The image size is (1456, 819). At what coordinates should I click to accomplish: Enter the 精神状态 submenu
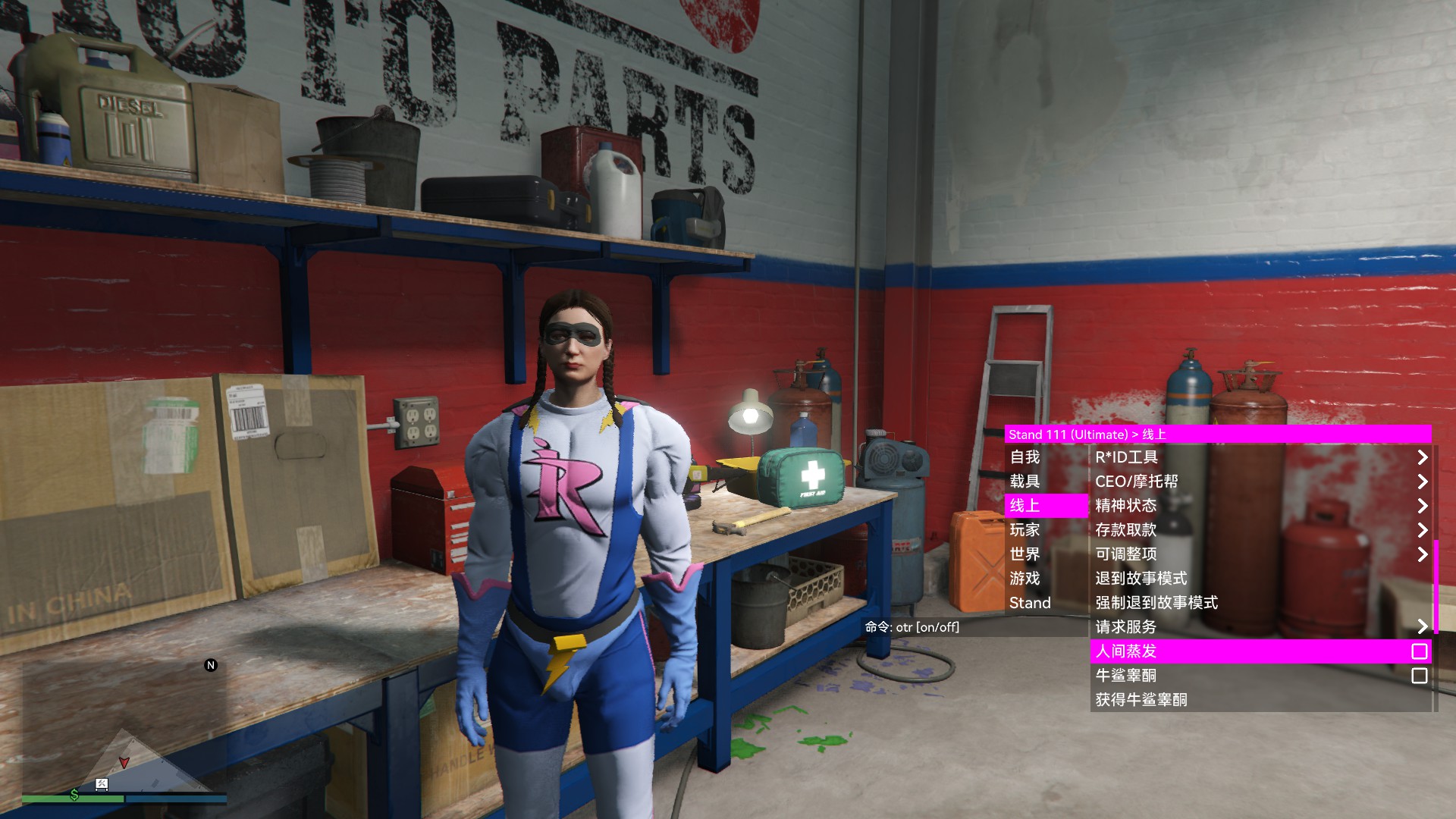pyautogui.click(x=1260, y=506)
